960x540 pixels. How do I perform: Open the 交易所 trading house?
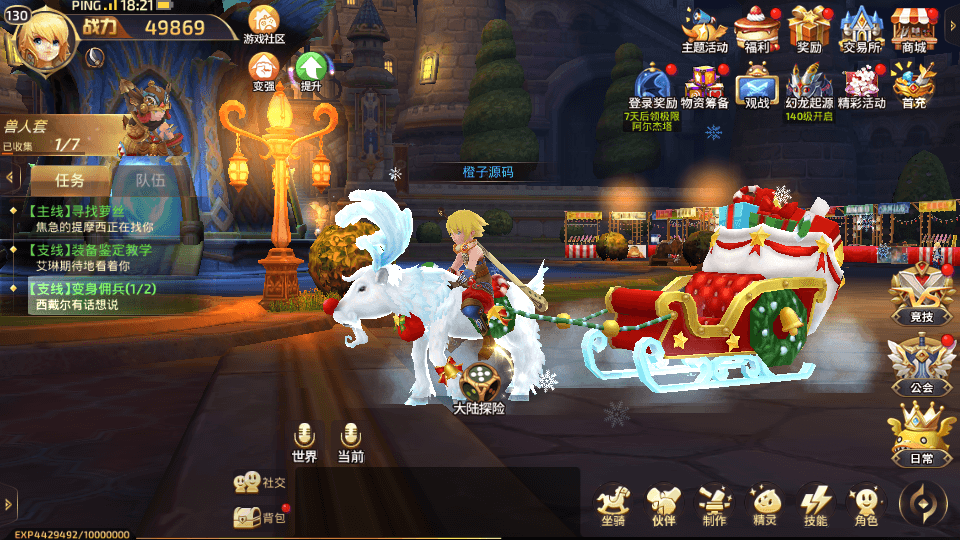[x=861, y=27]
